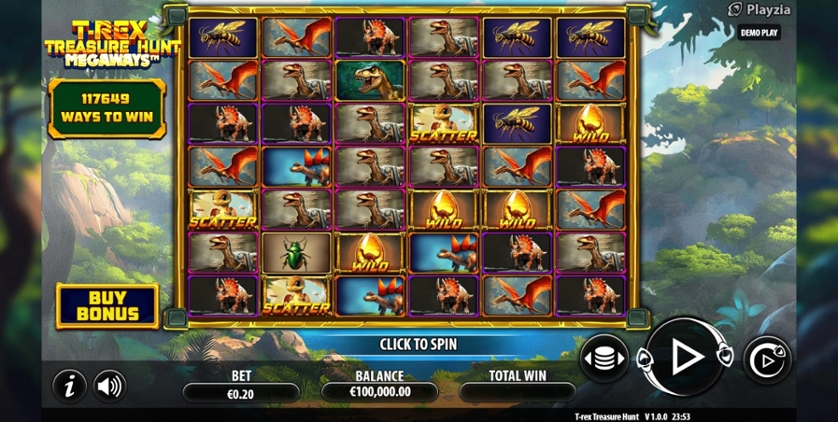
Task: Open the game info paytable
Action: (68, 385)
